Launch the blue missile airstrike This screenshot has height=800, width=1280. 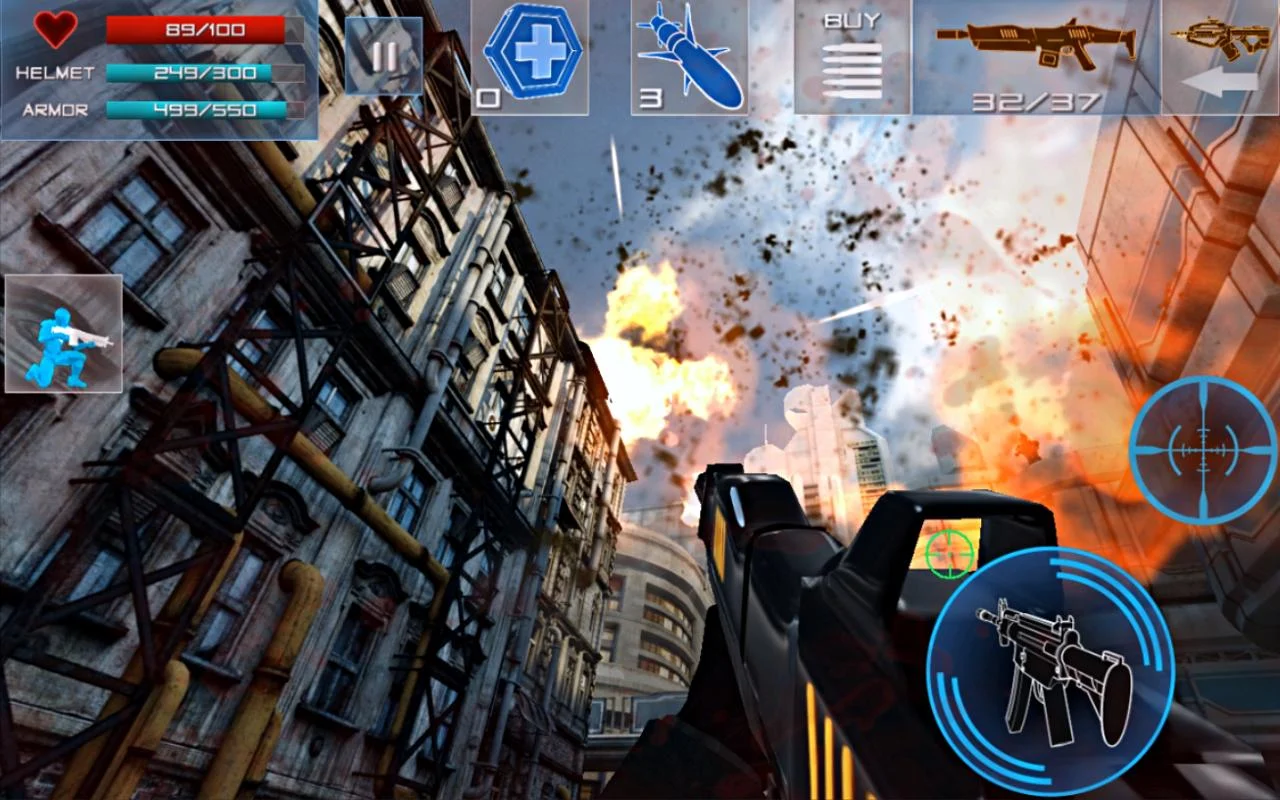click(x=689, y=56)
